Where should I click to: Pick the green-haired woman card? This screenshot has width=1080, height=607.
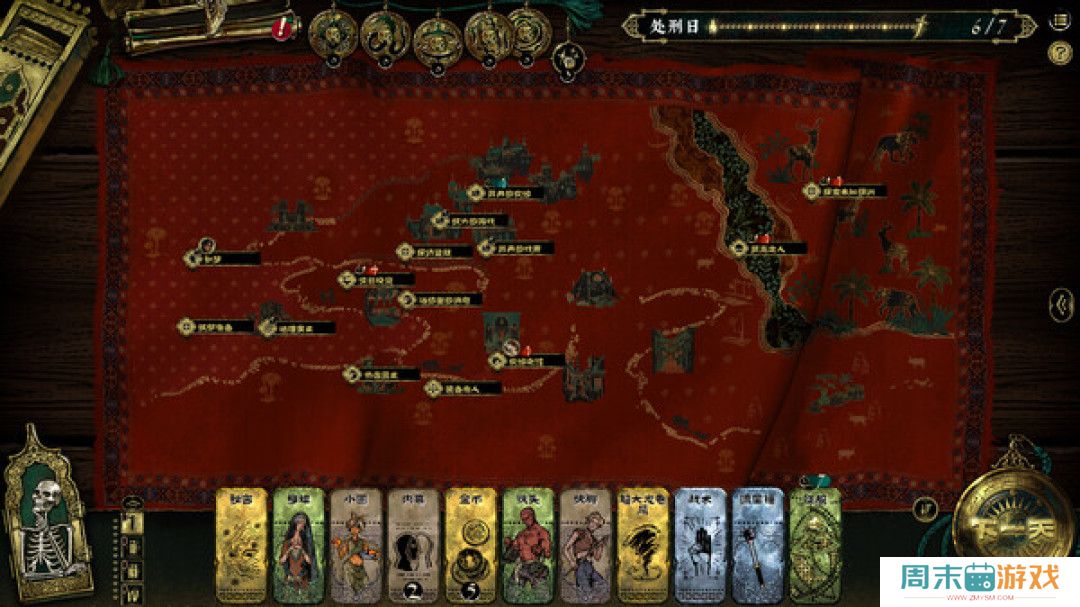(x=299, y=547)
